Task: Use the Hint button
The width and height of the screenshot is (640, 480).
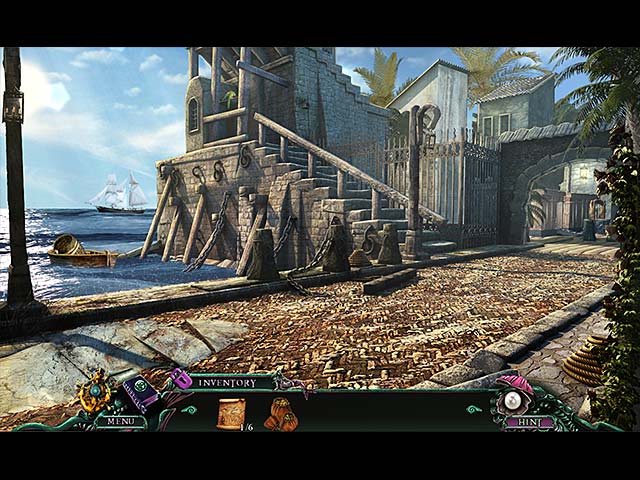Action: 528,423
